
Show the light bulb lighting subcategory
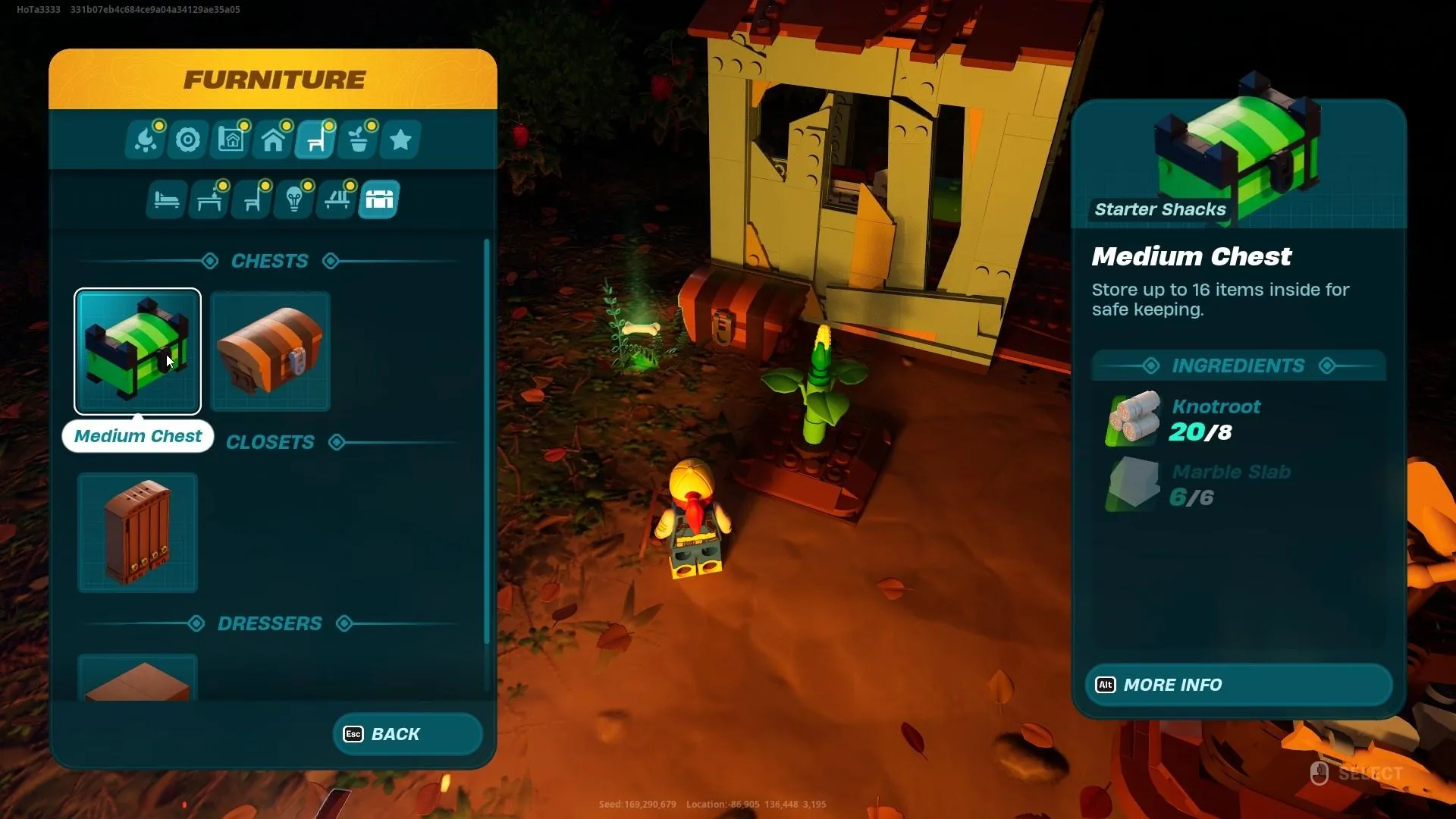[294, 200]
